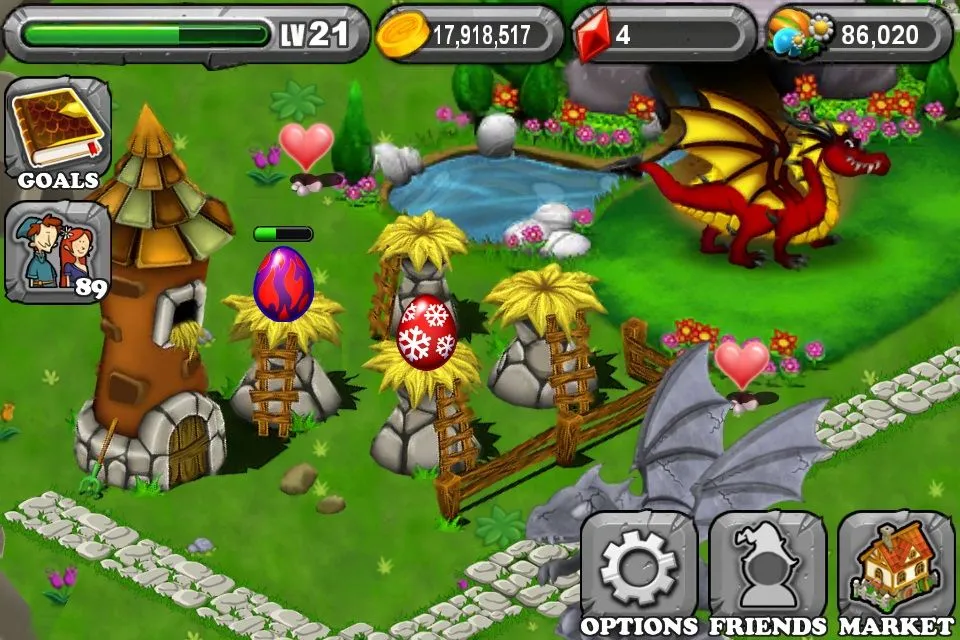Tap the food treats counter
The image size is (960, 640).
tap(857, 35)
